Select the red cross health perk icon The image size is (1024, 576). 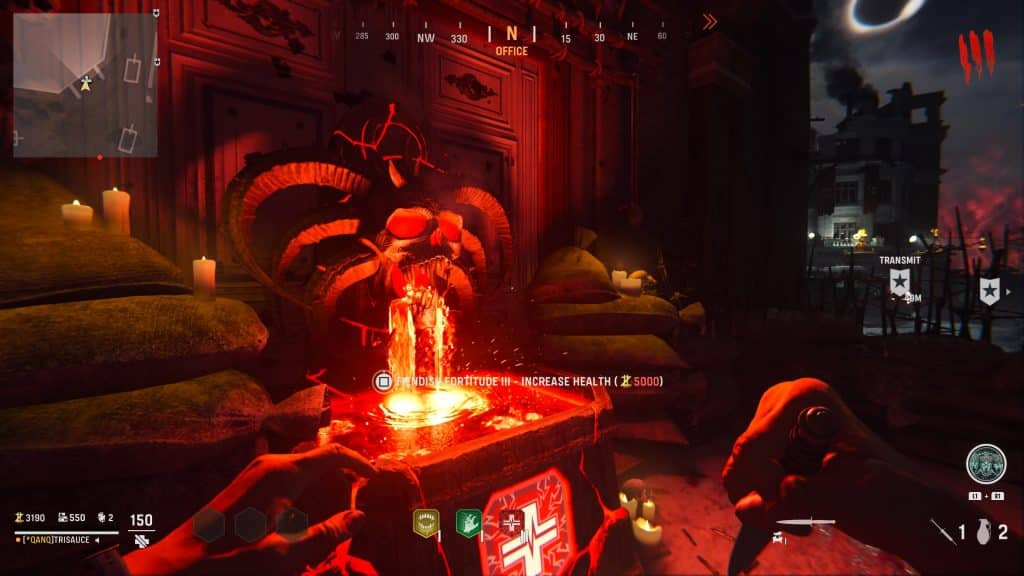coord(512,522)
